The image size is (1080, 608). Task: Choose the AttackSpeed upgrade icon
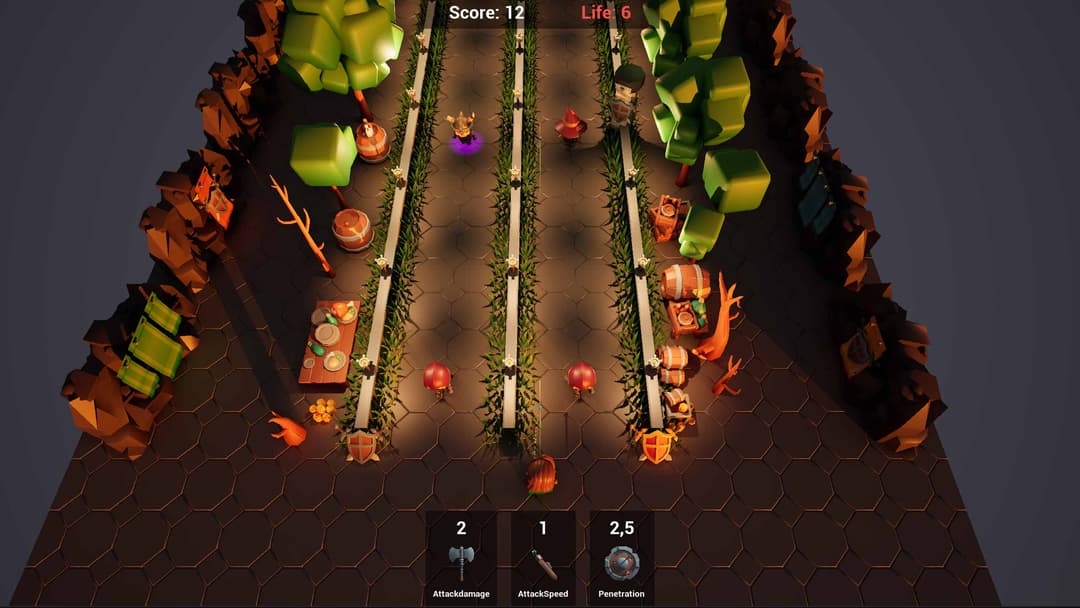[x=543, y=564]
